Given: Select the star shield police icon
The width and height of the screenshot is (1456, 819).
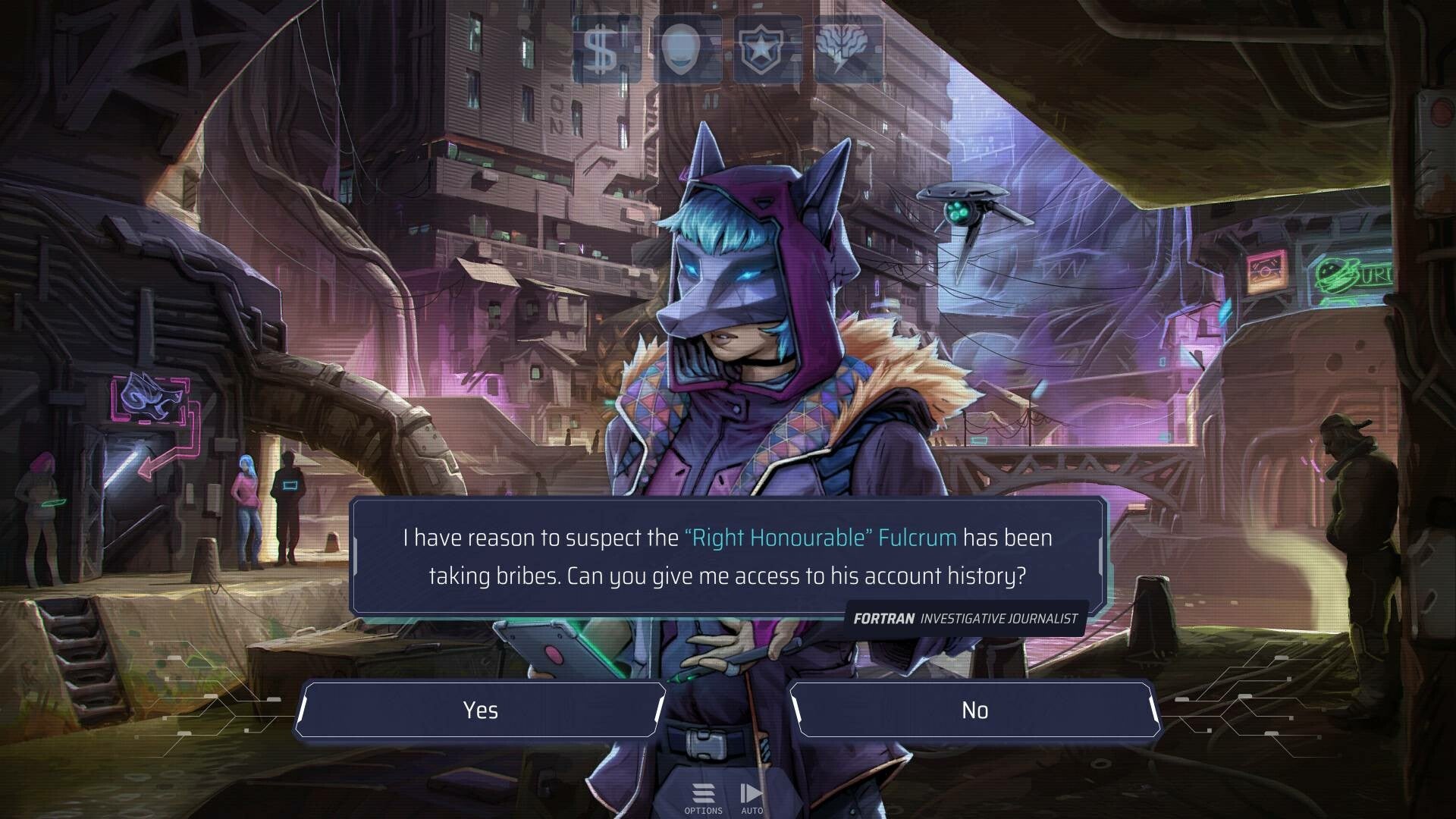Looking at the screenshot, I should pyautogui.click(x=767, y=50).
